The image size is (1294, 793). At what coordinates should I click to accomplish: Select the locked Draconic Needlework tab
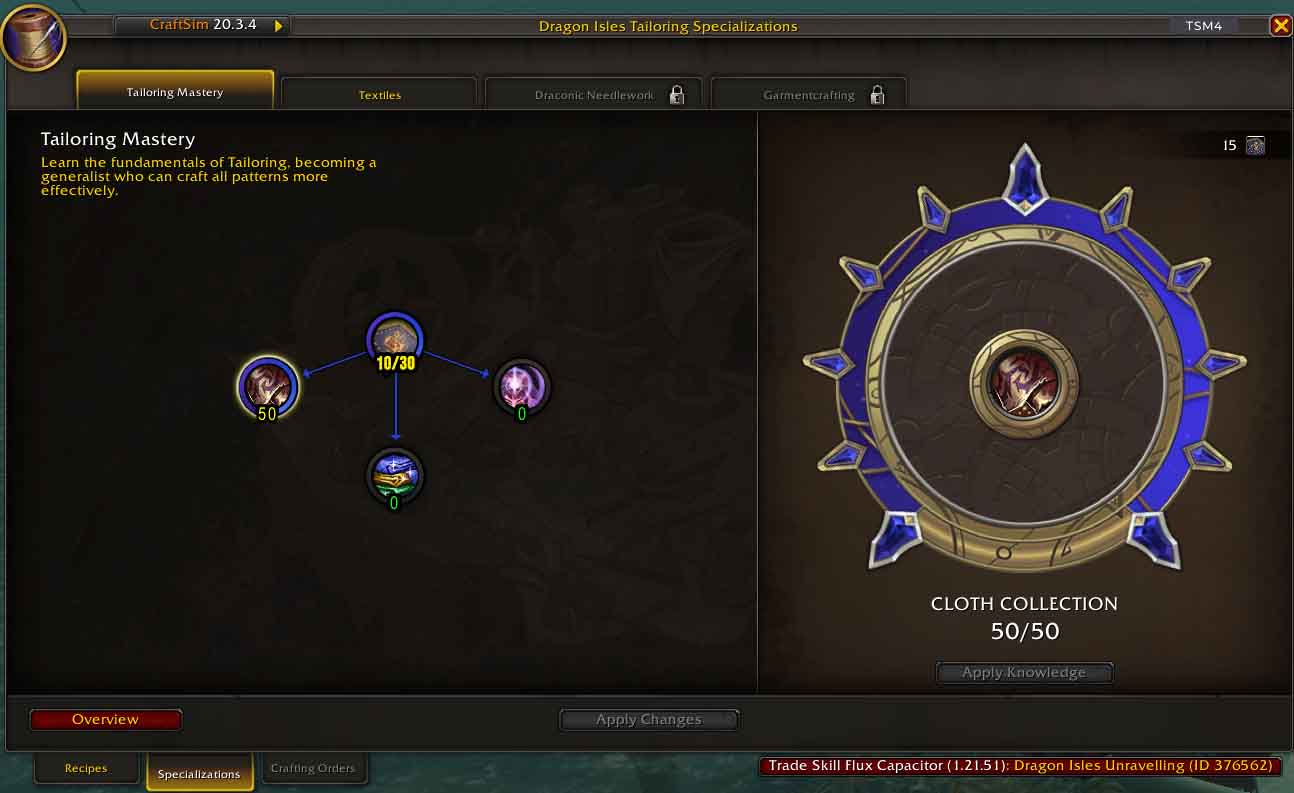(x=594, y=95)
